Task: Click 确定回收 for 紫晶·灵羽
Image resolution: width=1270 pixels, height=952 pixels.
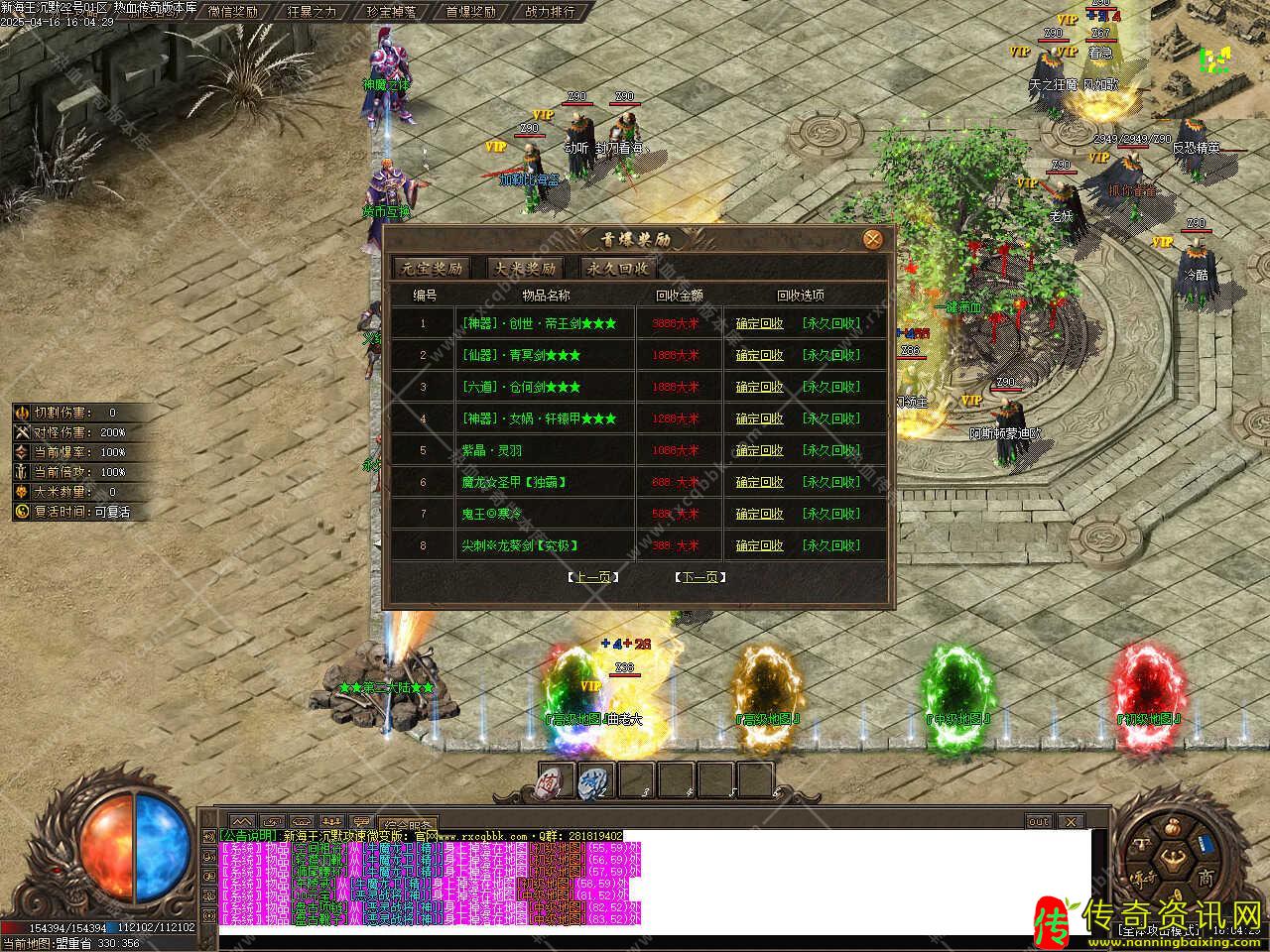Action: [x=759, y=450]
